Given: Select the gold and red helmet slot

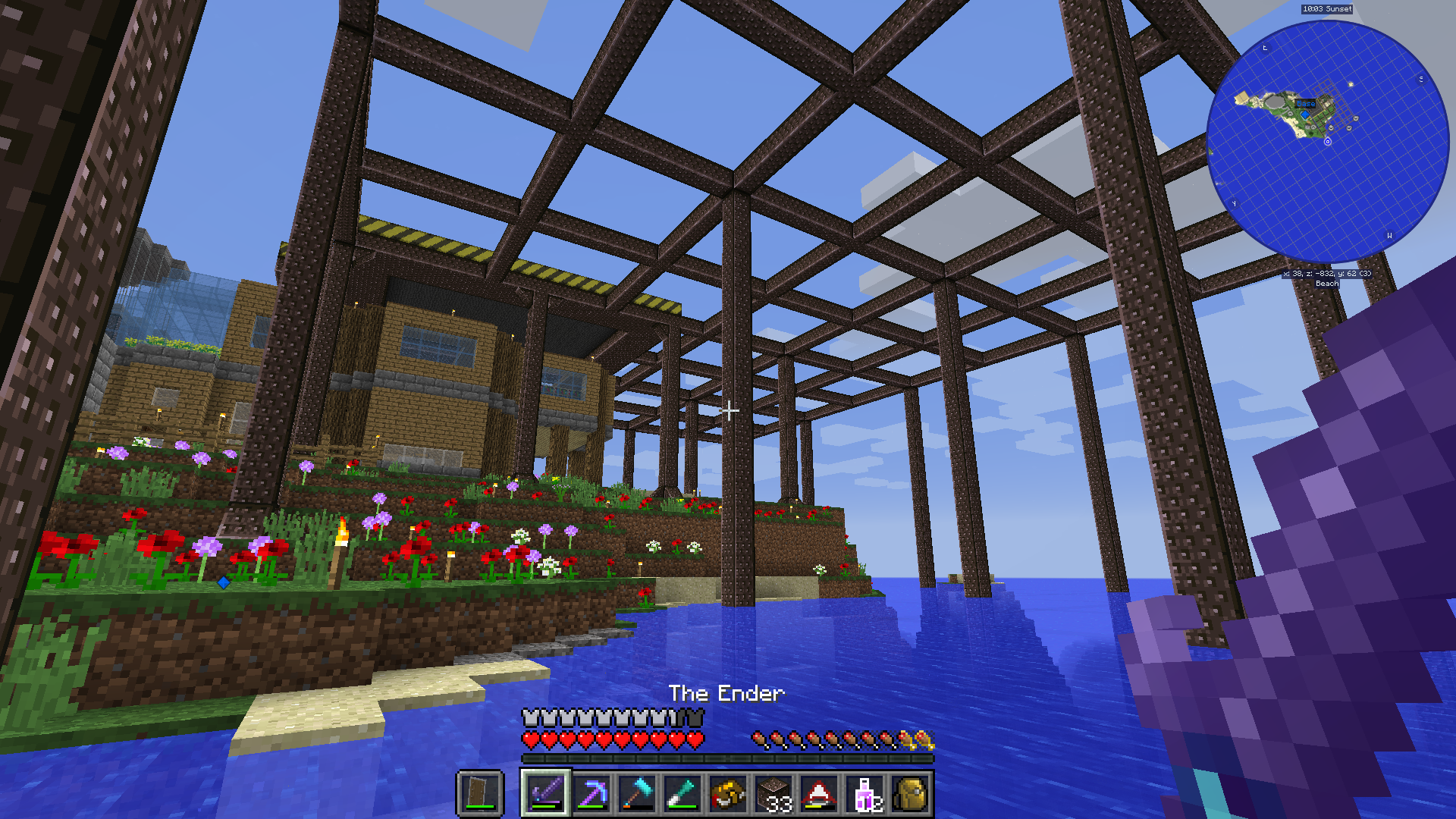Looking at the screenshot, I should (x=727, y=793).
